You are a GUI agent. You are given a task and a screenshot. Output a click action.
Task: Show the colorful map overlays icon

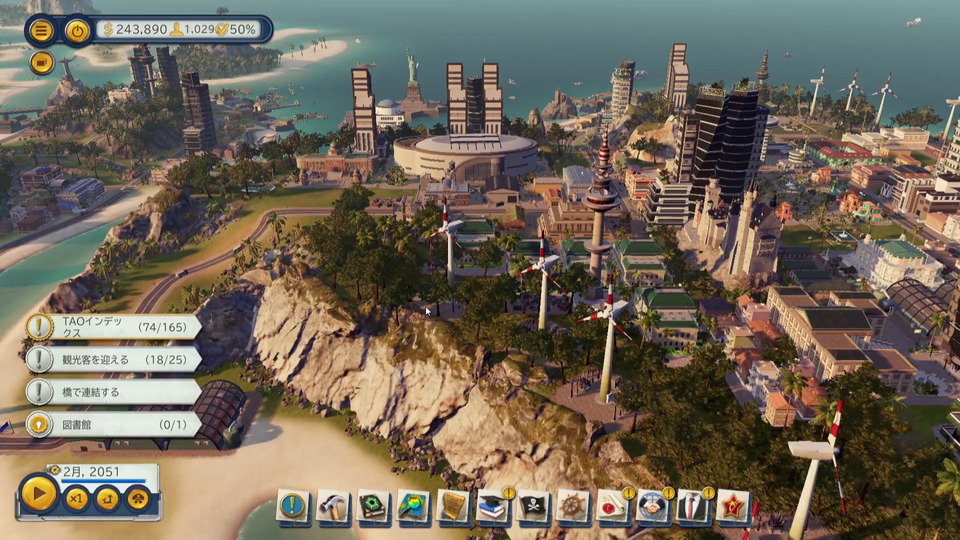(413, 506)
